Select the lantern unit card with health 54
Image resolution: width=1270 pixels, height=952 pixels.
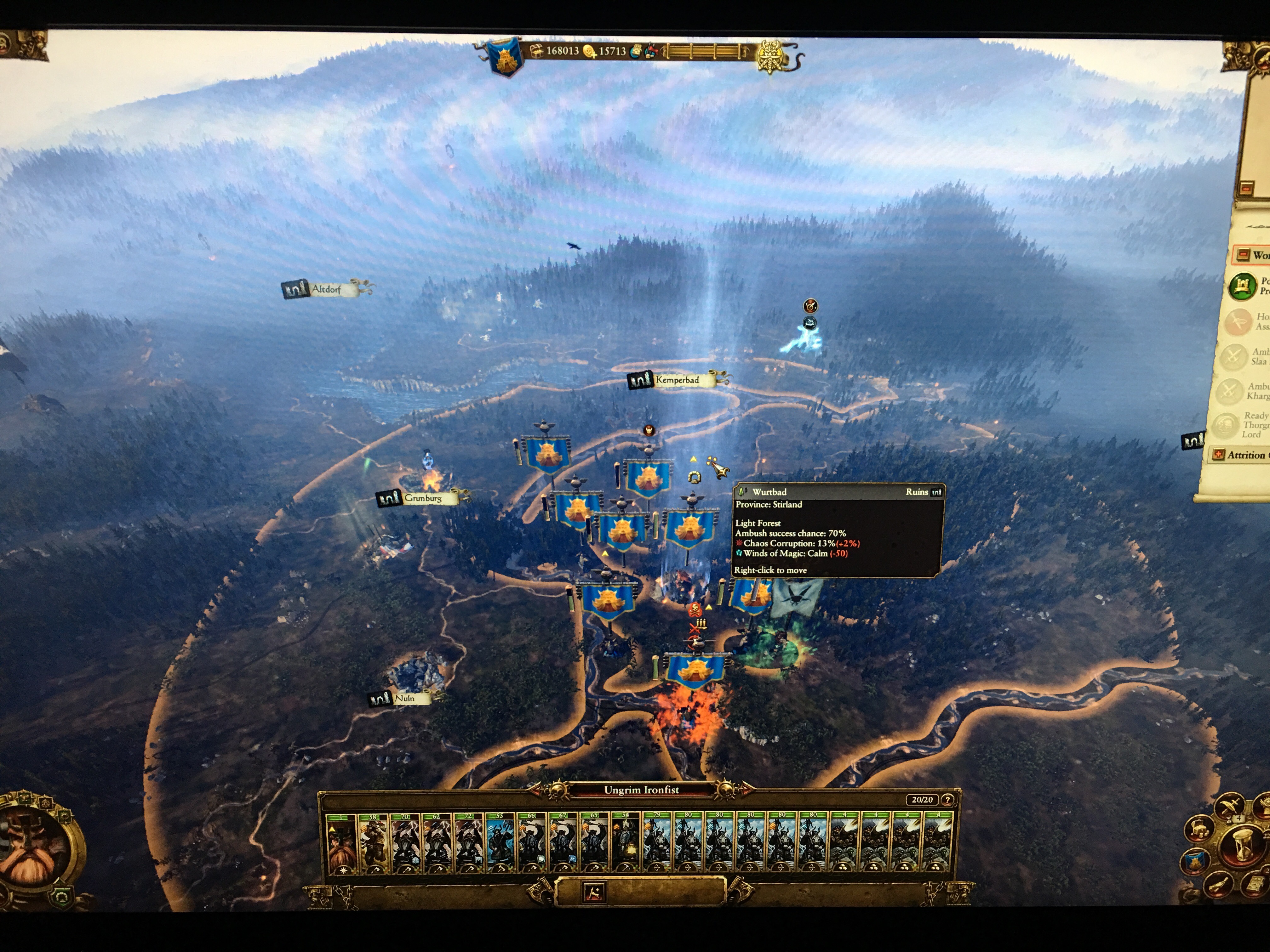click(625, 843)
